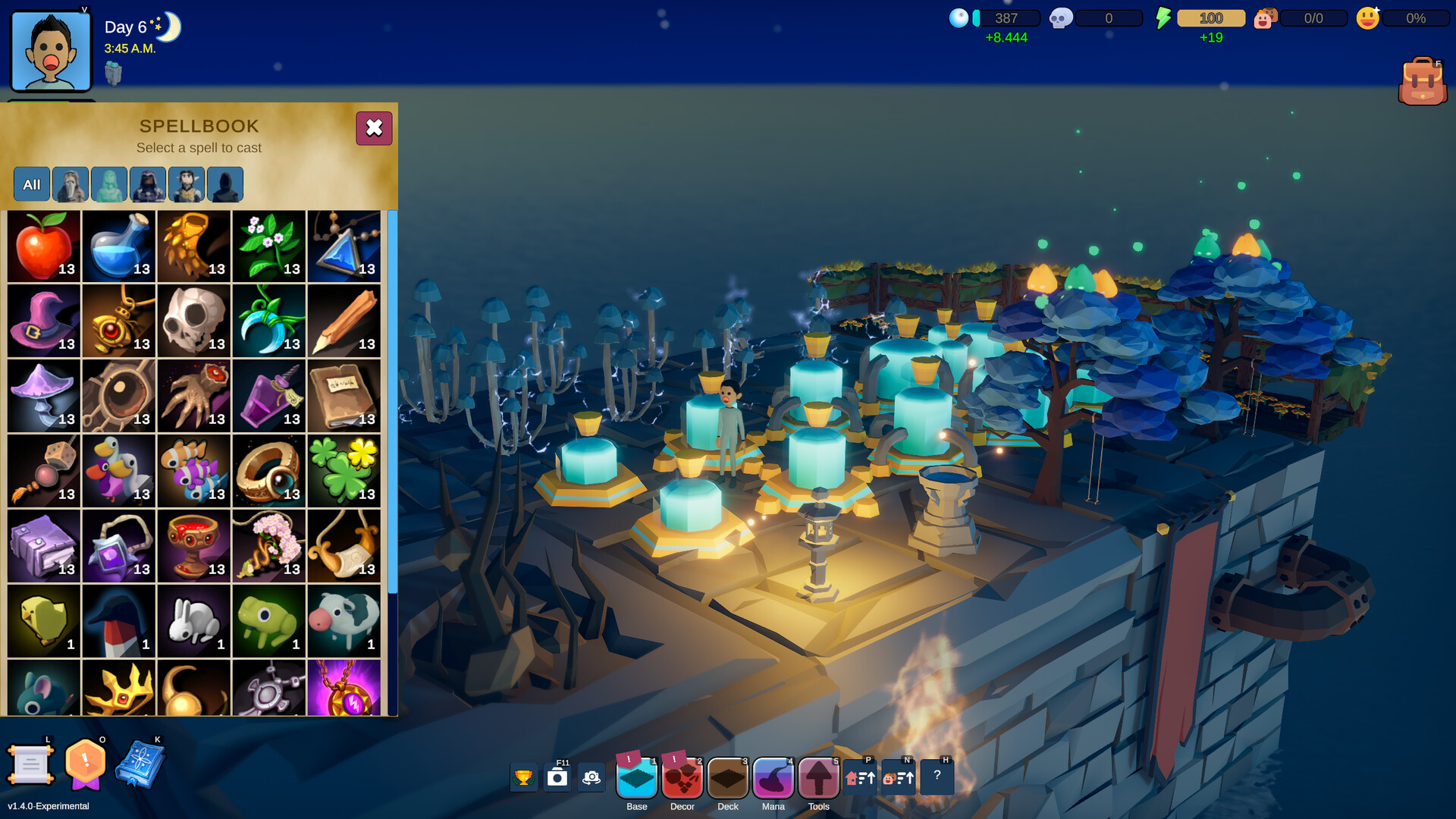Select the witch hat spell
This screenshot has width=1456, height=819.
43,319
